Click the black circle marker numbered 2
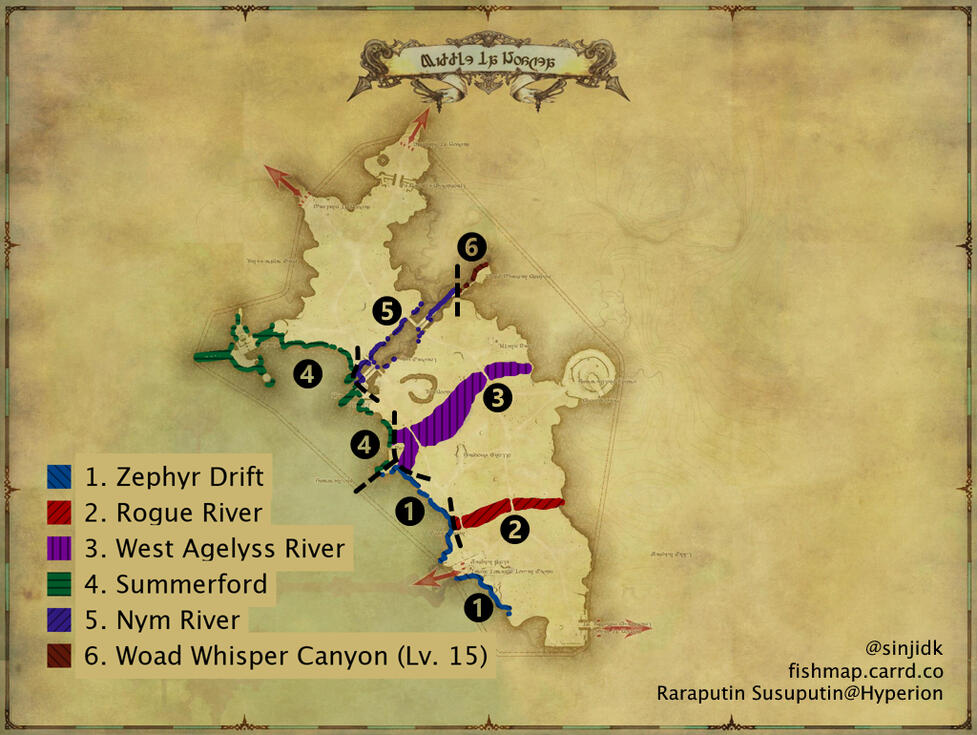This screenshot has height=735, width=977. pyautogui.click(x=514, y=530)
